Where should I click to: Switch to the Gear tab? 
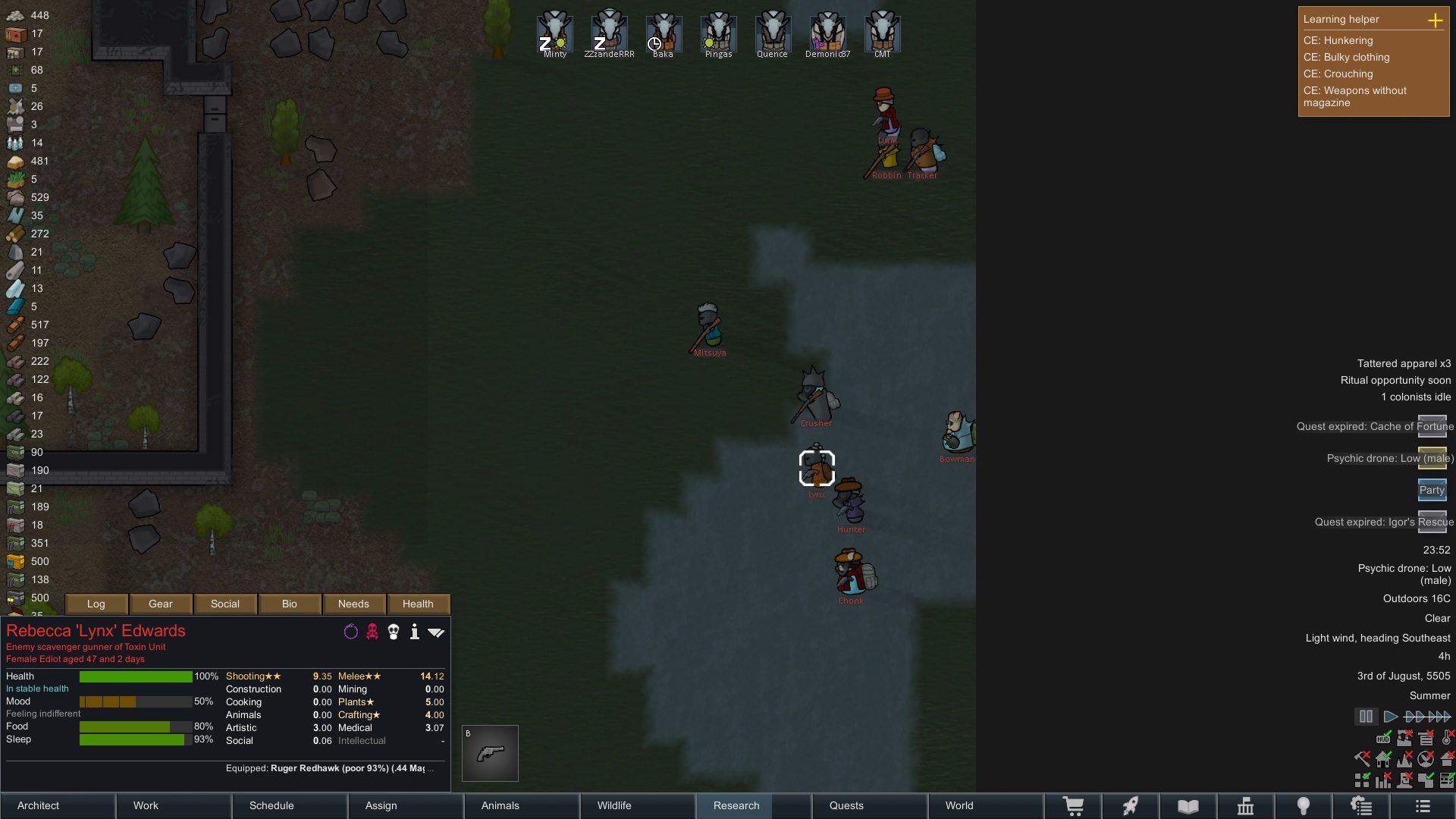pyautogui.click(x=161, y=604)
